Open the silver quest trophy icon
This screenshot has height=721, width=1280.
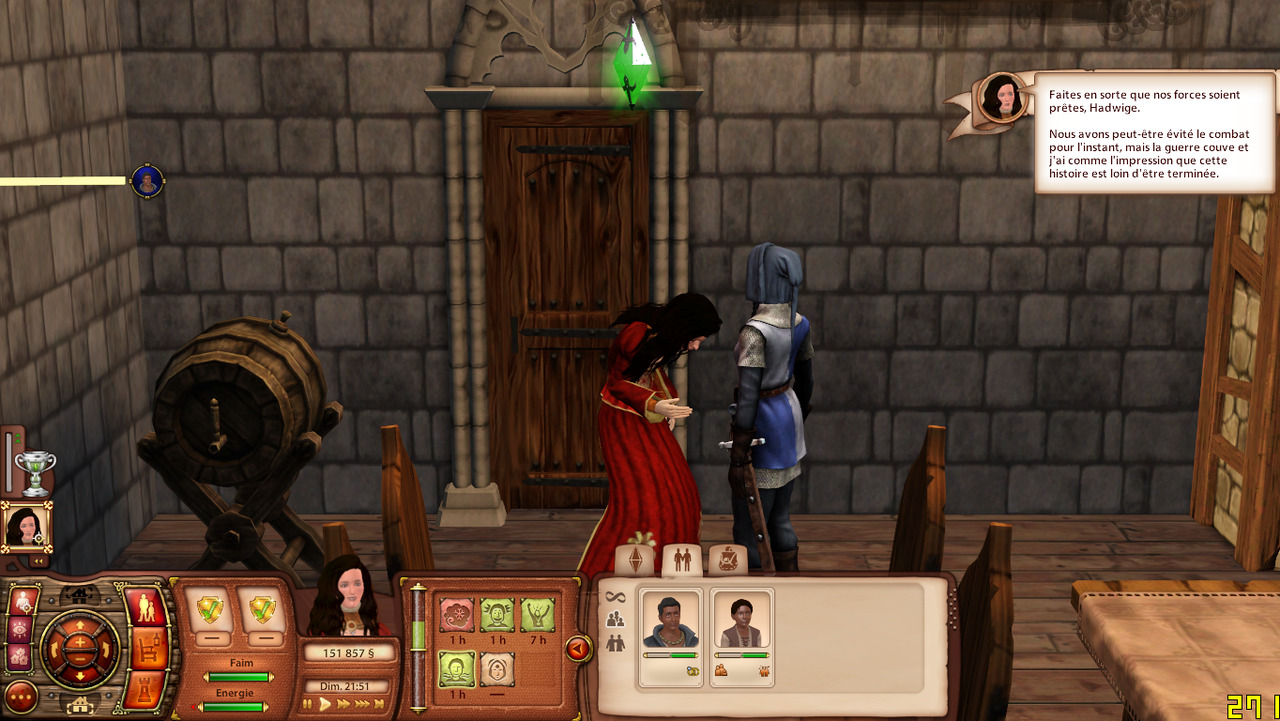click(x=35, y=471)
